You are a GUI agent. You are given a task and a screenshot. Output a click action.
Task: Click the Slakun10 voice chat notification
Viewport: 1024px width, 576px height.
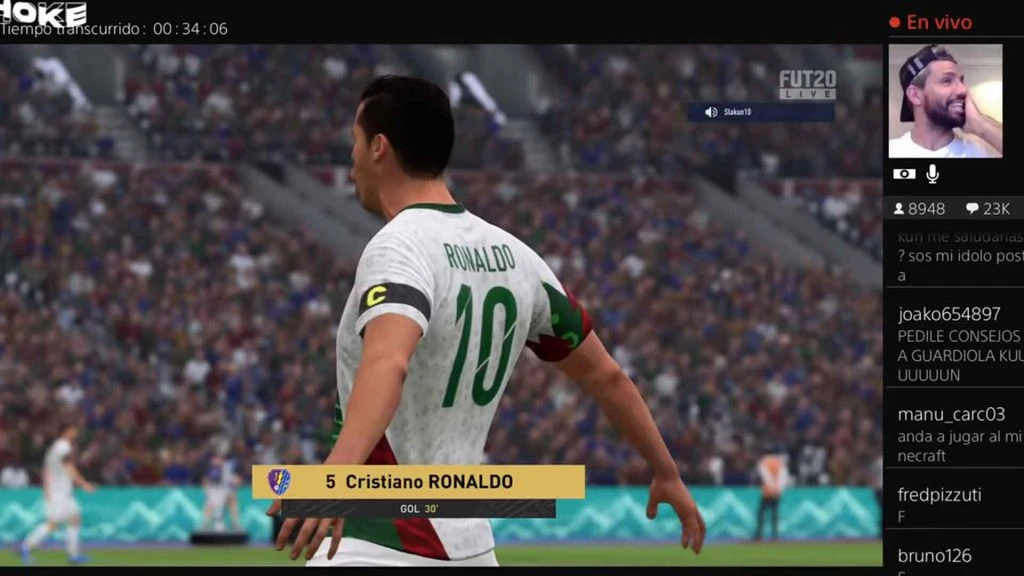[761, 112]
